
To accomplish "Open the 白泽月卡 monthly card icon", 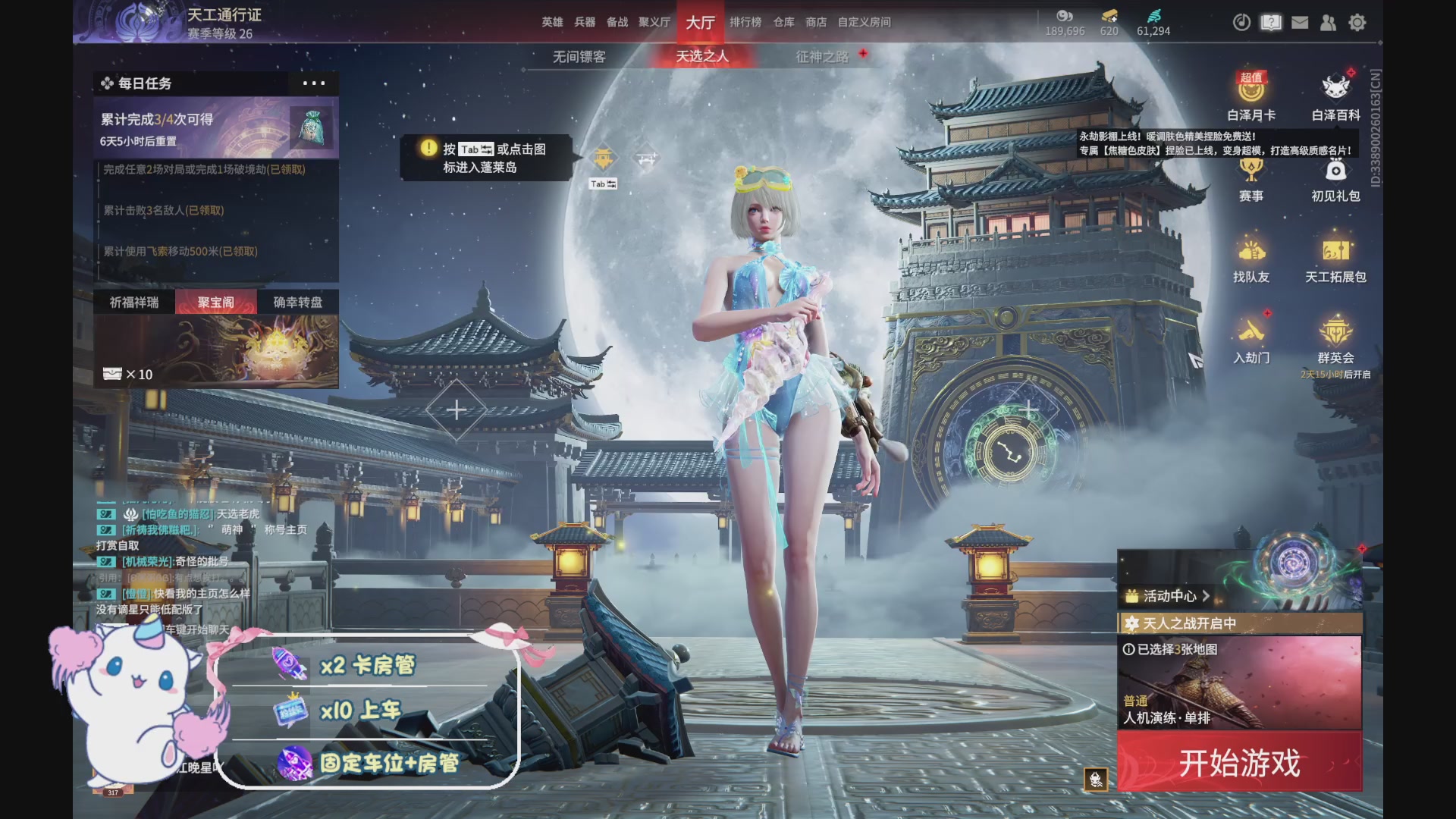I will coord(1253,95).
